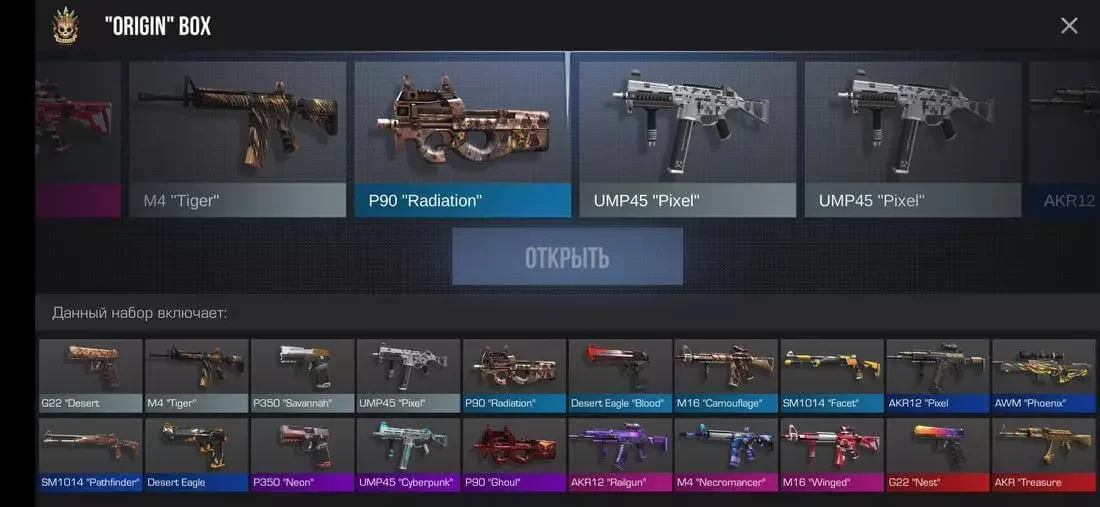The height and width of the screenshot is (507, 1100).
Task: Pick the SM1014 "Facet" shotgun tile
Action: (832, 375)
